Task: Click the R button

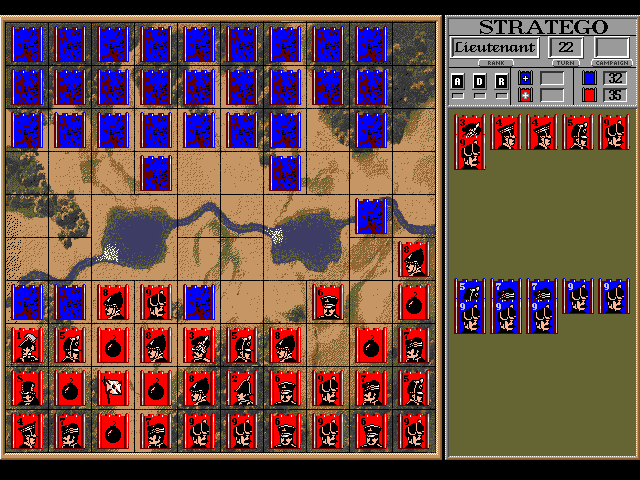Action: 502,81
